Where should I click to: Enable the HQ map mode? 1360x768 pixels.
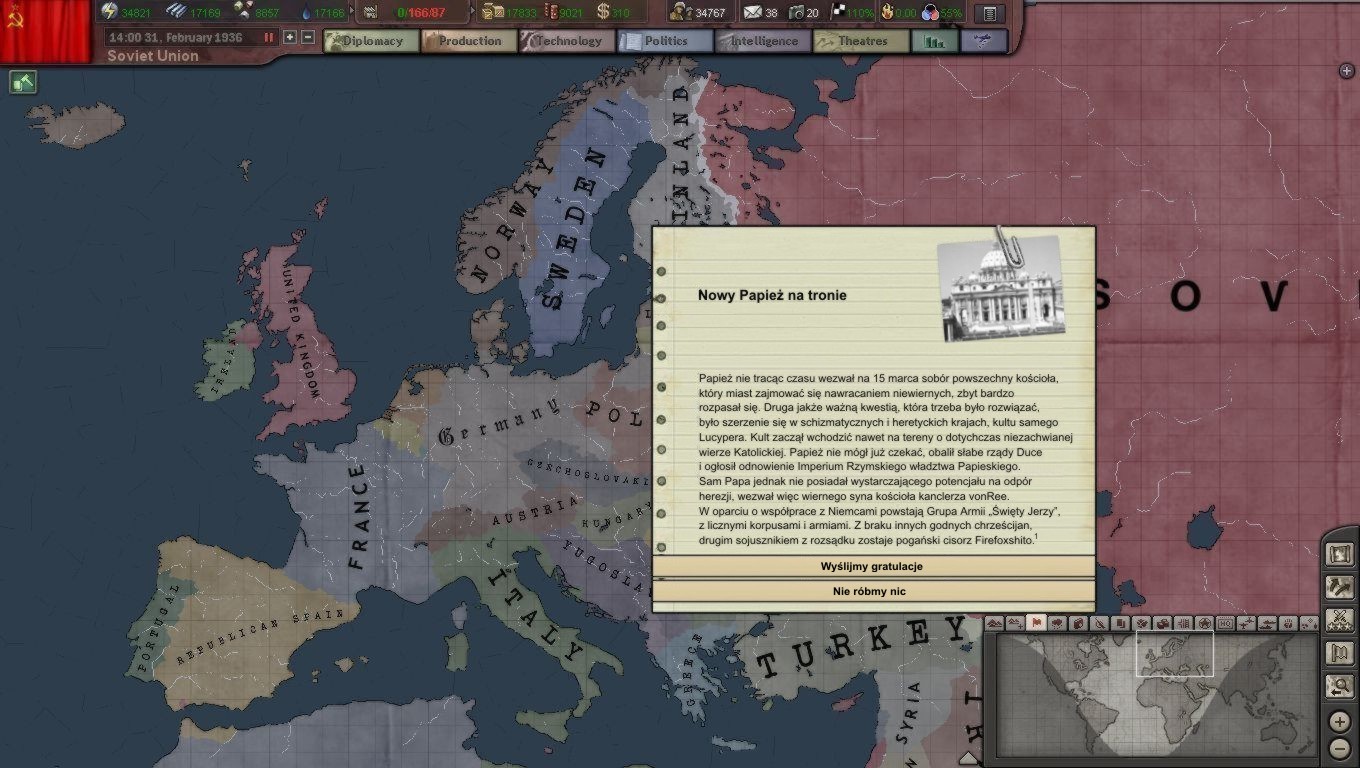(x=1225, y=623)
